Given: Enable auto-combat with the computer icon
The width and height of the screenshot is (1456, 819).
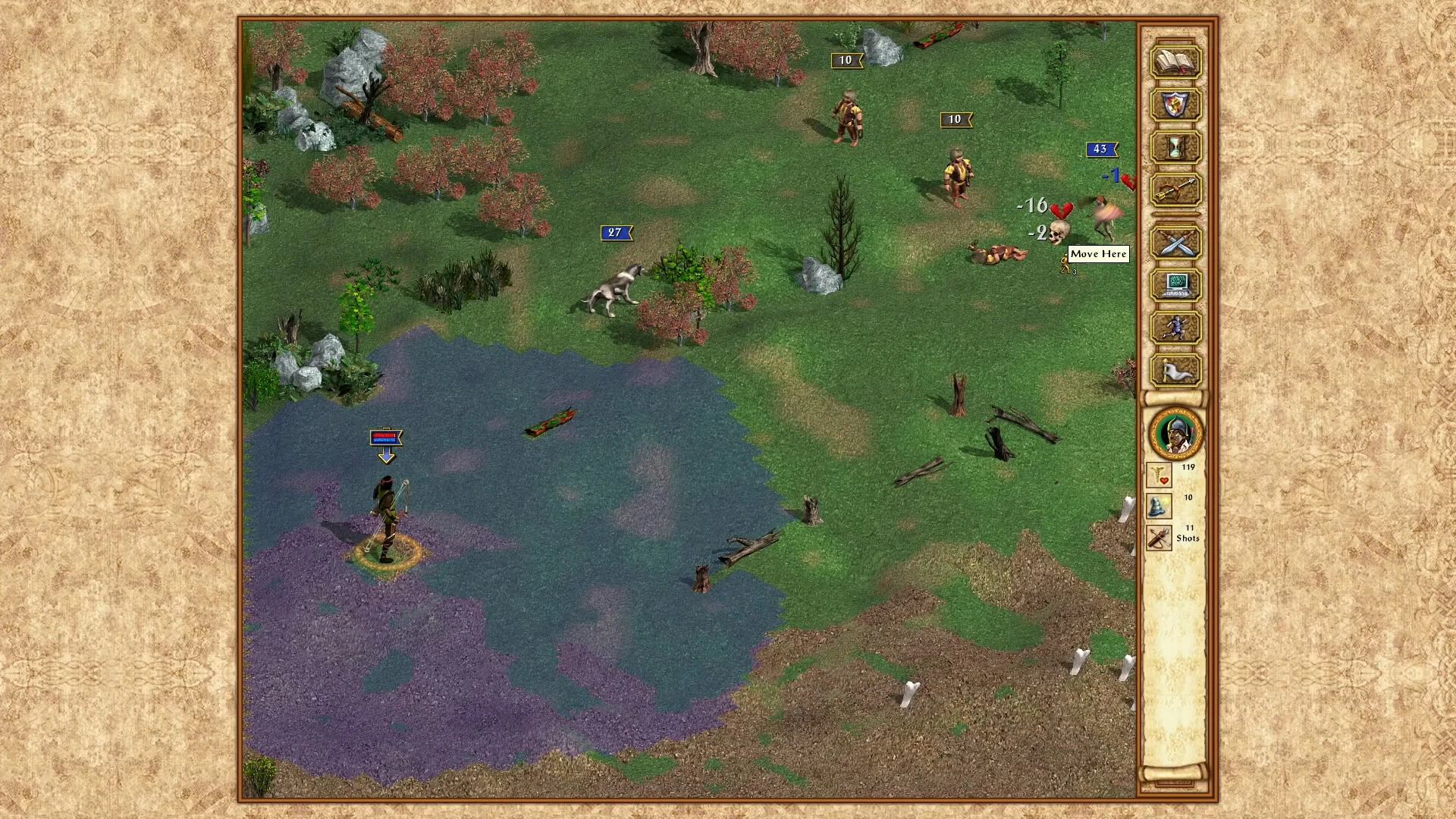Looking at the screenshot, I should pyautogui.click(x=1175, y=285).
